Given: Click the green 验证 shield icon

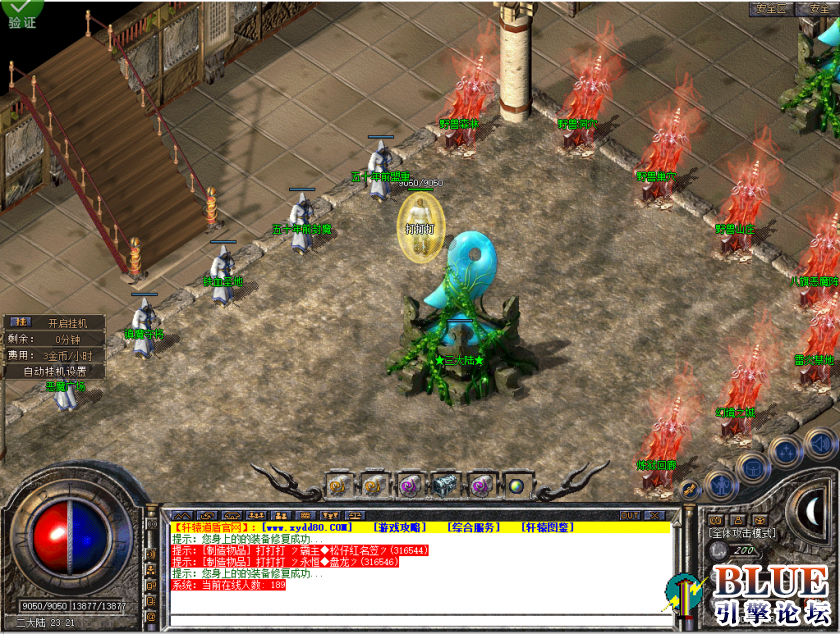Looking at the screenshot, I should [x=20, y=14].
